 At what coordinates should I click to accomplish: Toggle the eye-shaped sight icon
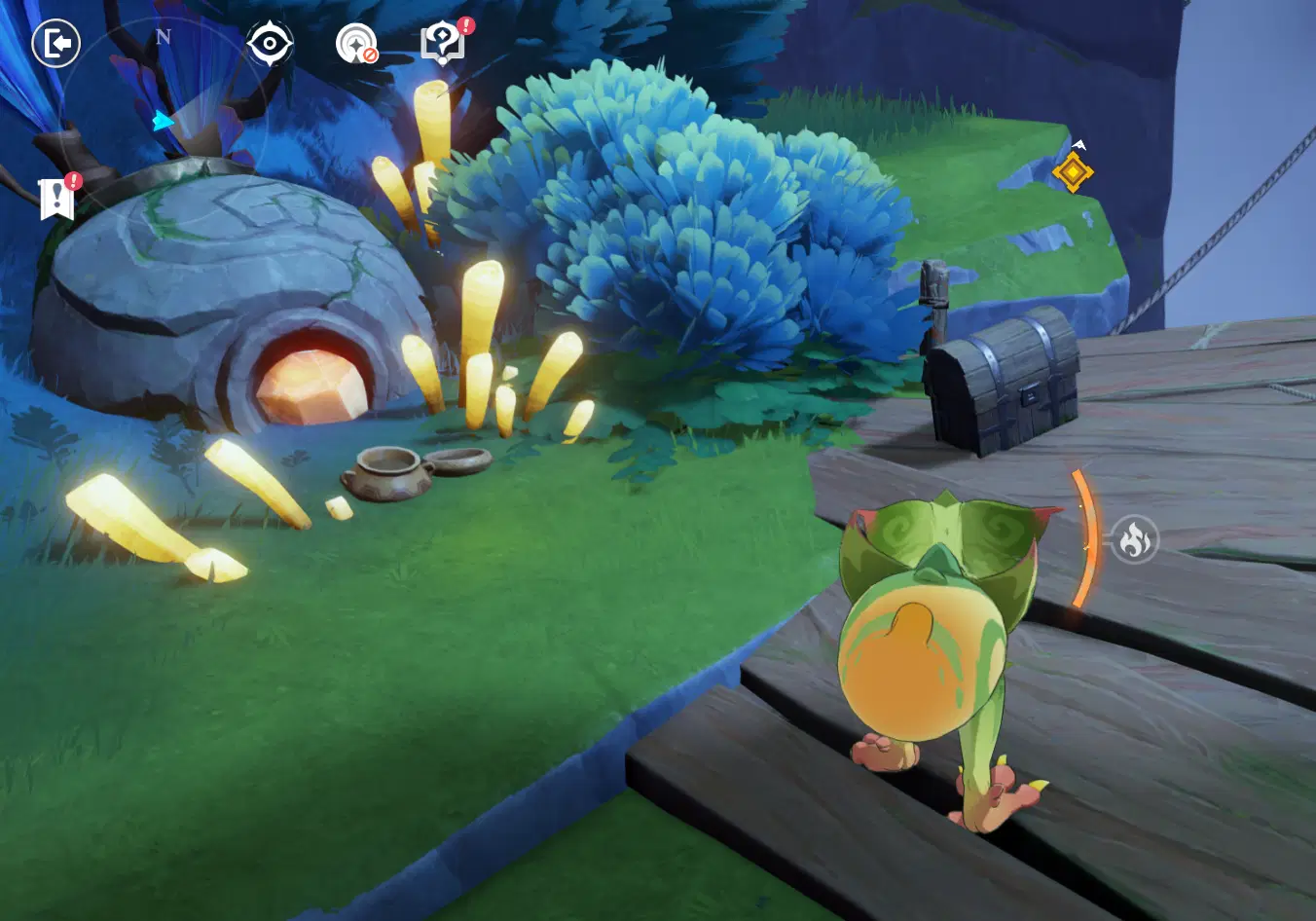point(270,44)
